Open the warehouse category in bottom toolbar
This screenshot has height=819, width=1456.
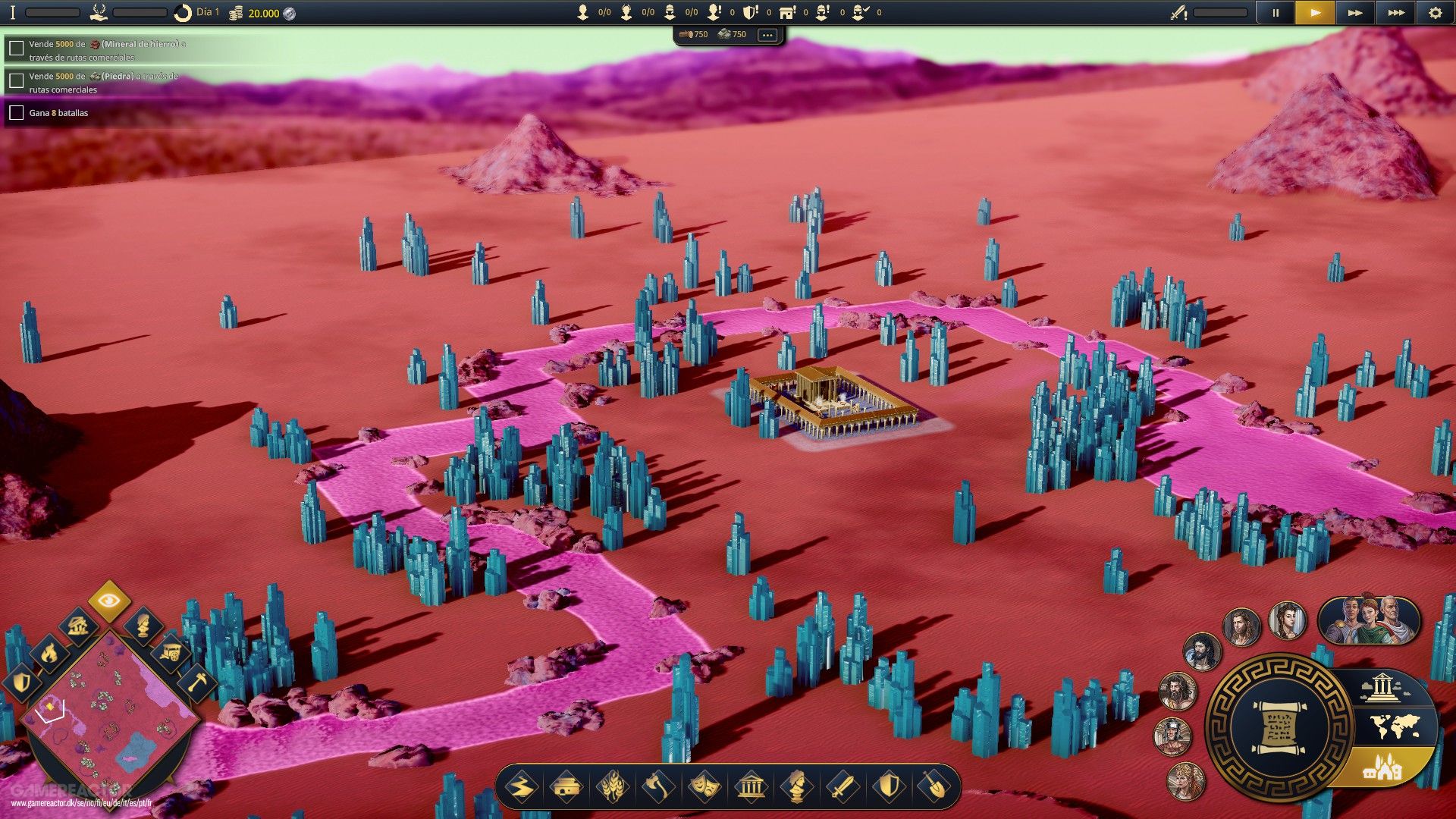[x=567, y=787]
